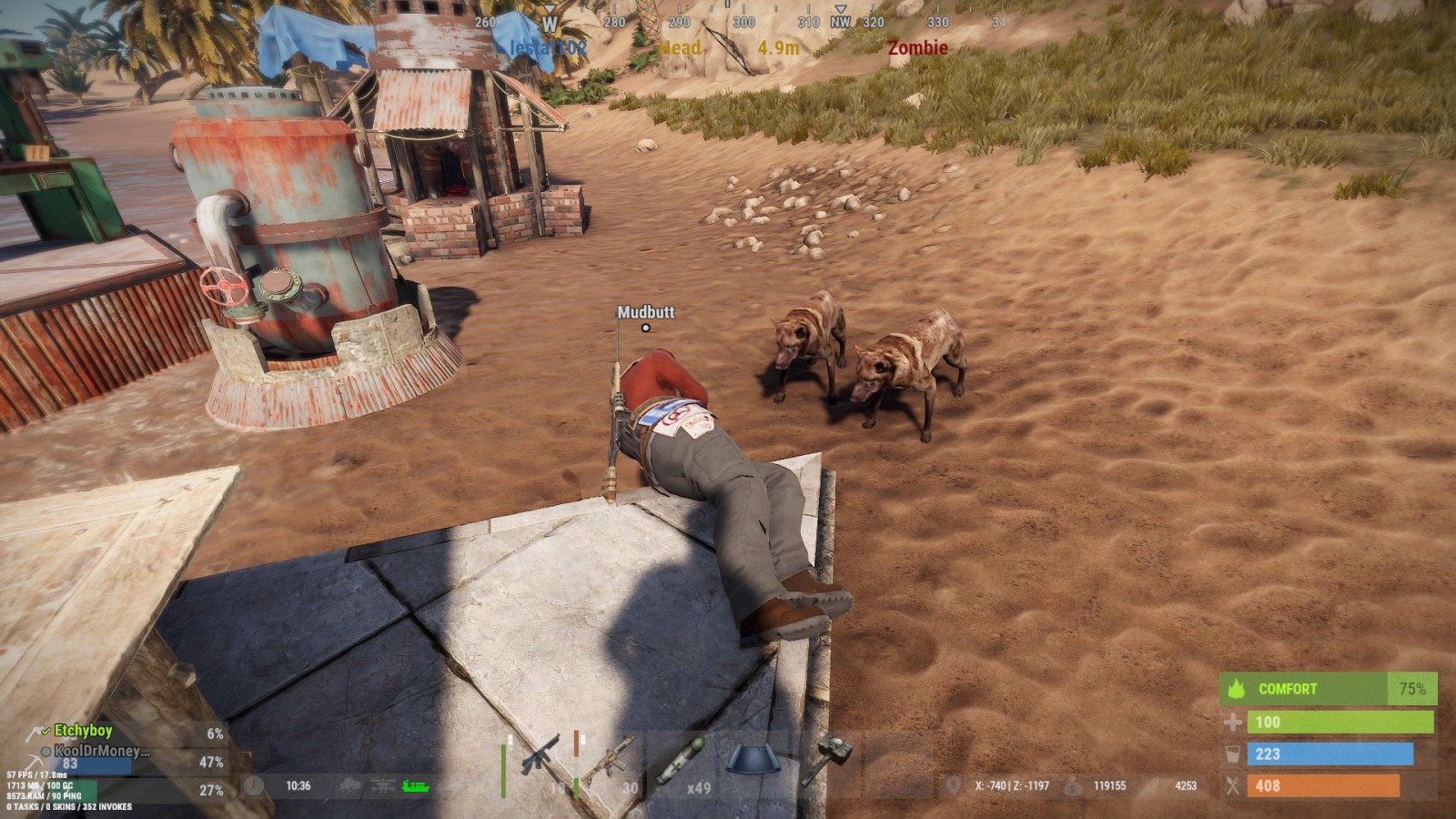Select the medical syringe stack

679,761
